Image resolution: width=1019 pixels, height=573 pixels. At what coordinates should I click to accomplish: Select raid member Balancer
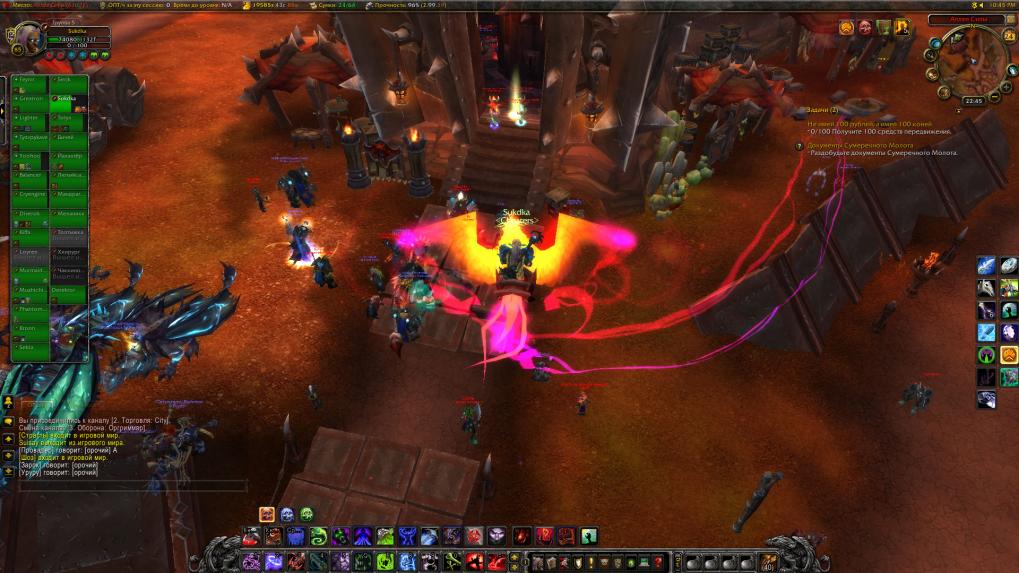[30, 176]
